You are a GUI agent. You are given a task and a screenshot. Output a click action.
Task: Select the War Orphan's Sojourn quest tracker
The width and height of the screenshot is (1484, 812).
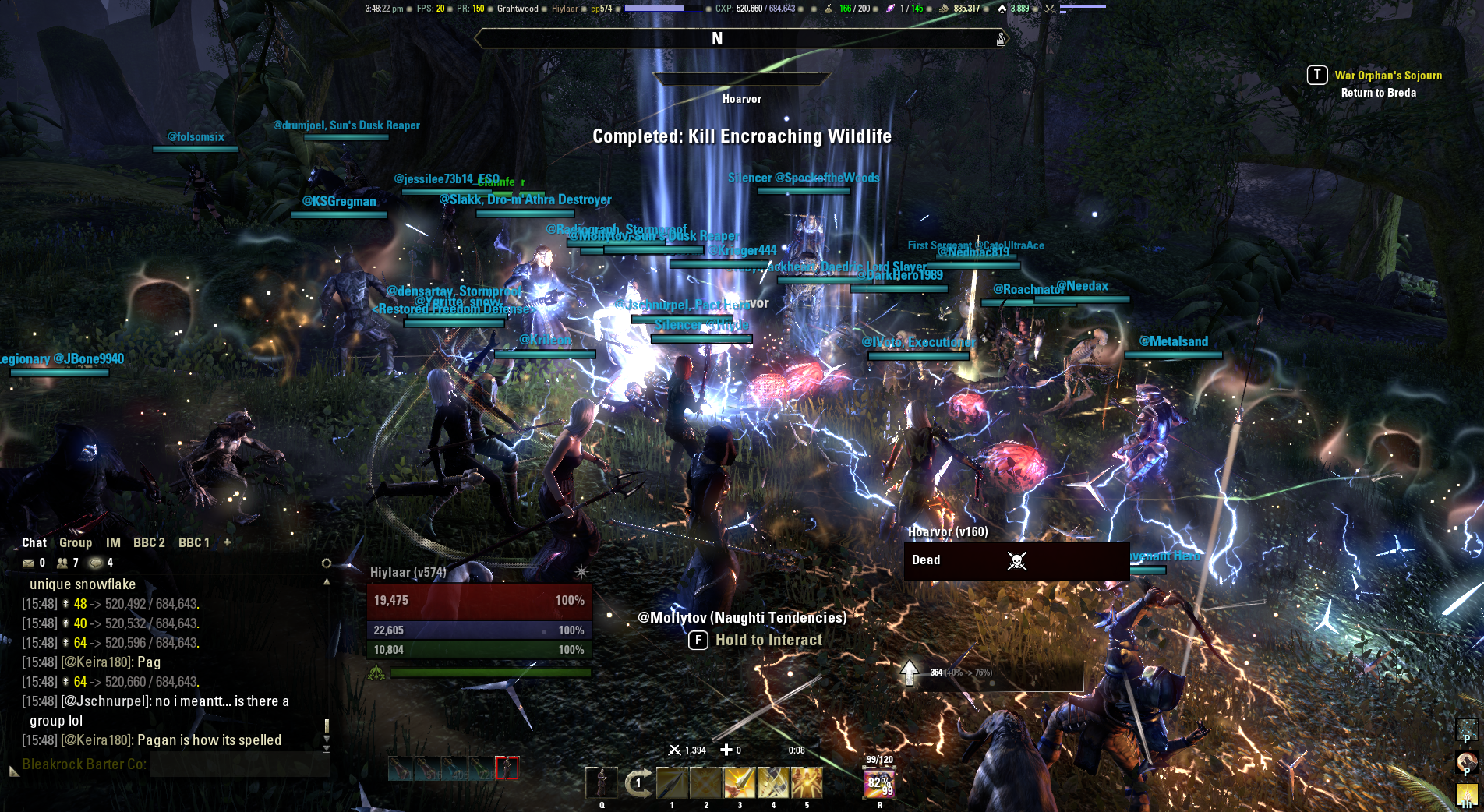1388,76
